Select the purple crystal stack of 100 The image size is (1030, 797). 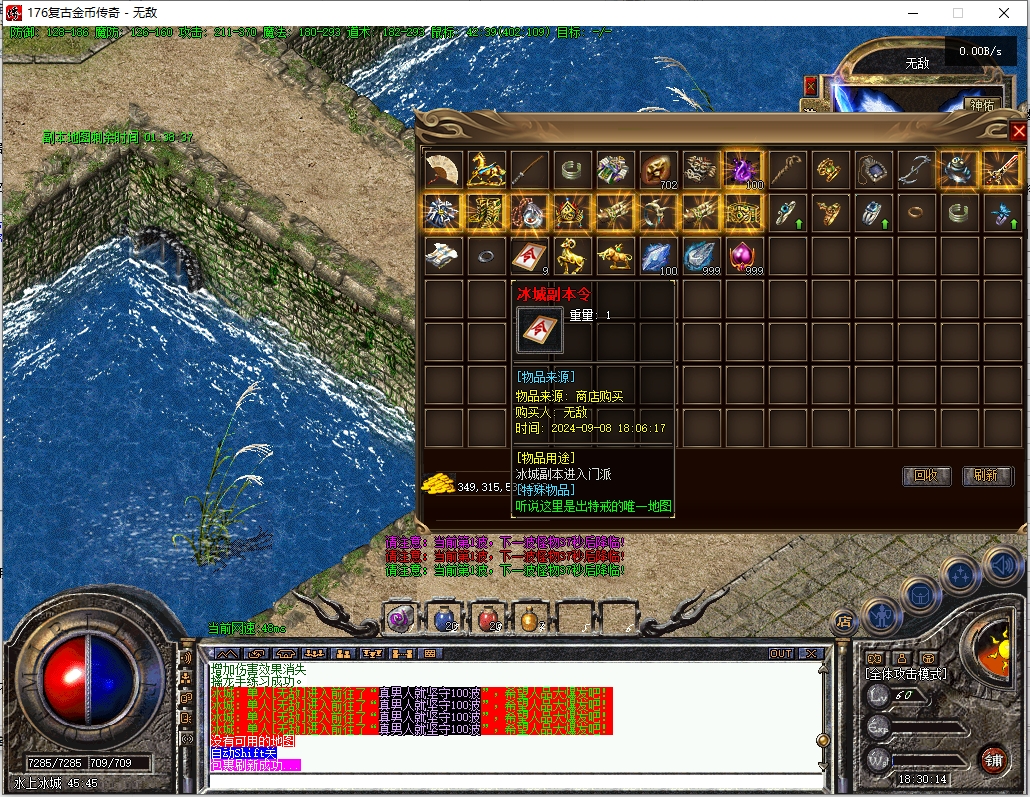[x=744, y=170]
